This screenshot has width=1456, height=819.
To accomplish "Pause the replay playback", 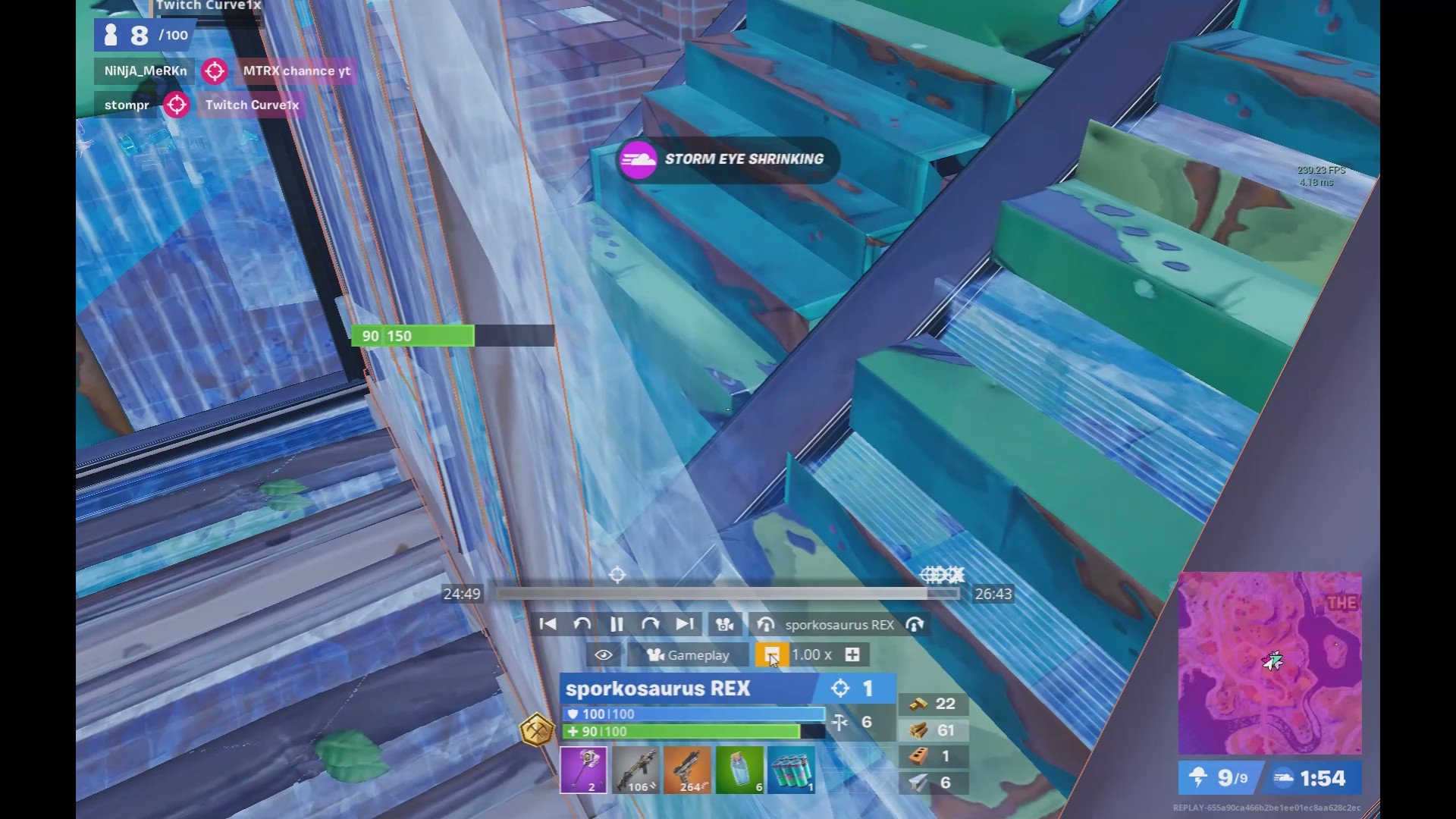I will 617,624.
